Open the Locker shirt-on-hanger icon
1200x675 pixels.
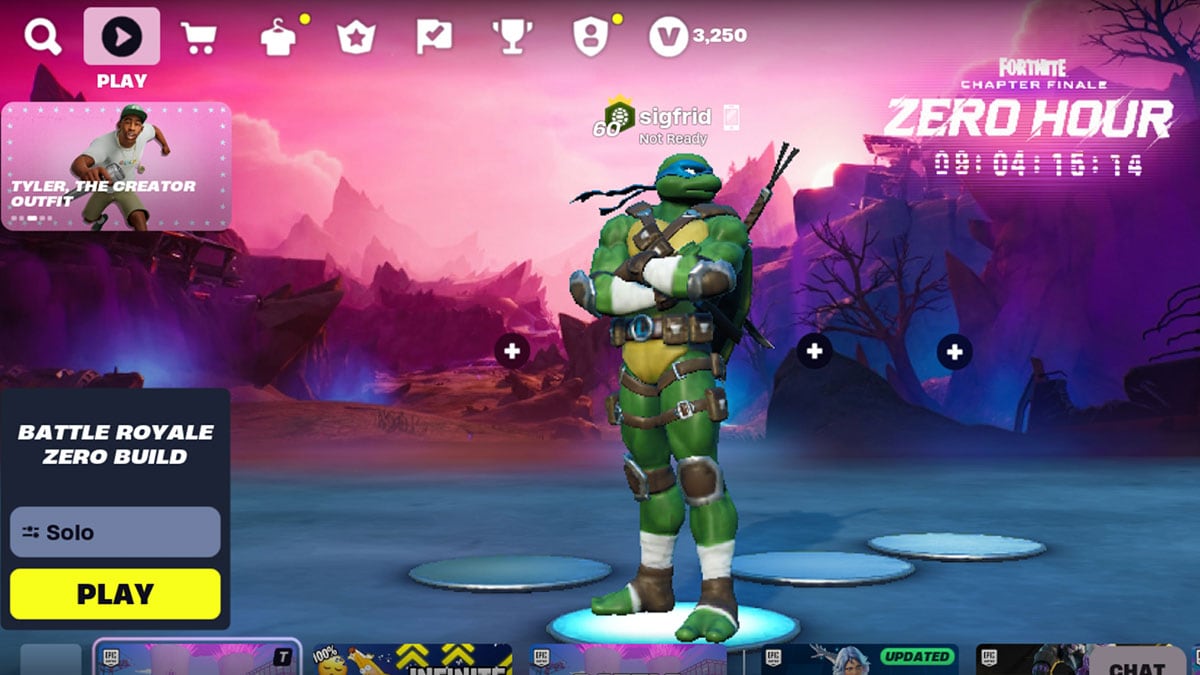point(277,38)
